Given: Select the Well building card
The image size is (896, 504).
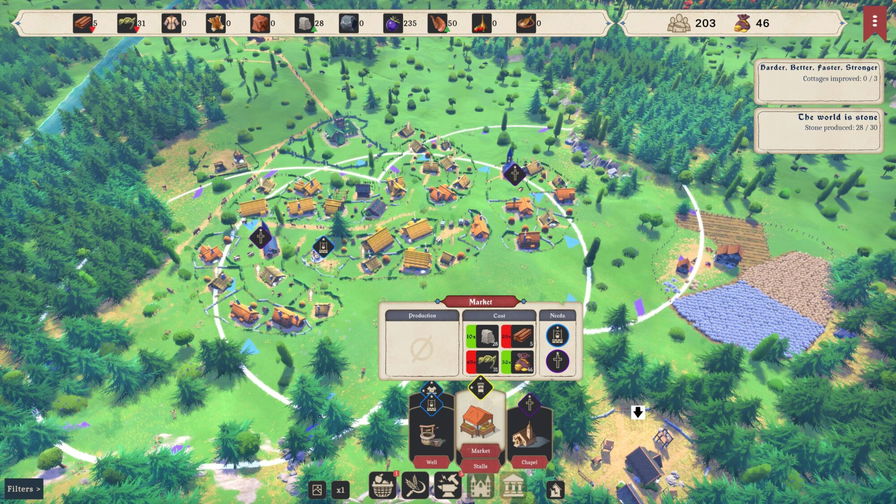Looking at the screenshot, I should tap(431, 432).
